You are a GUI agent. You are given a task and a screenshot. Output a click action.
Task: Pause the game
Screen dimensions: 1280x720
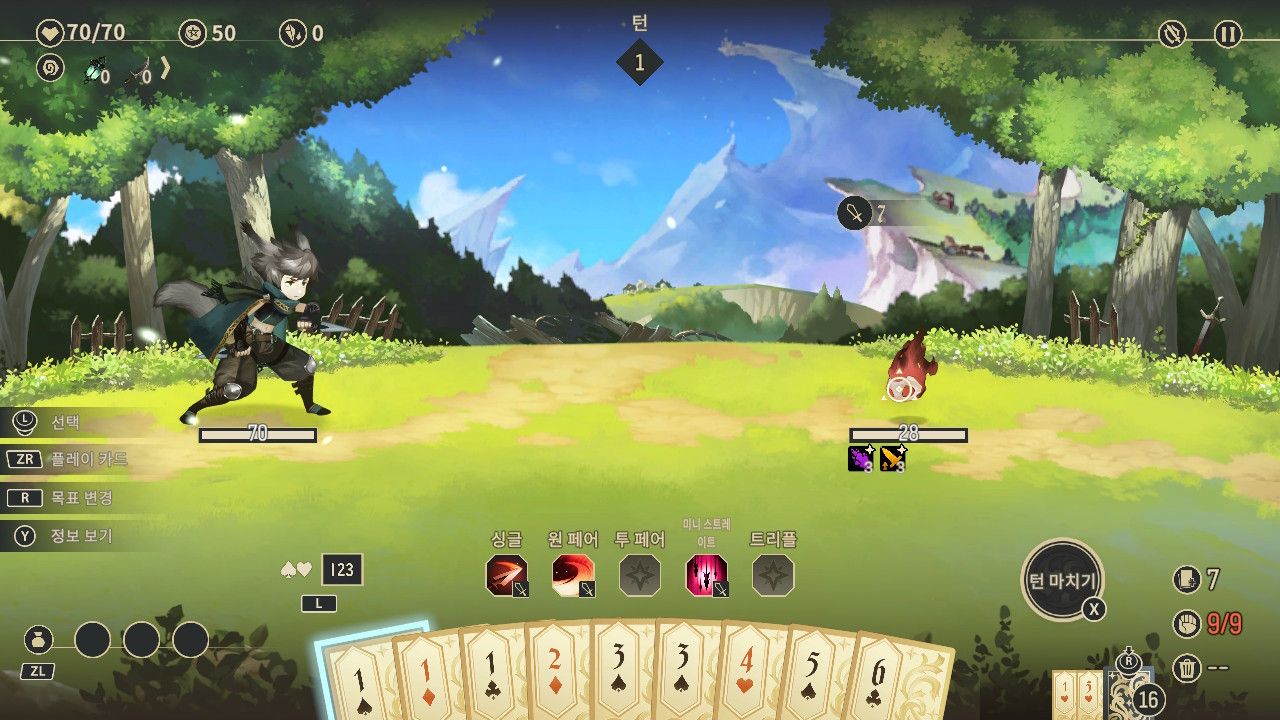[x=1228, y=35]
